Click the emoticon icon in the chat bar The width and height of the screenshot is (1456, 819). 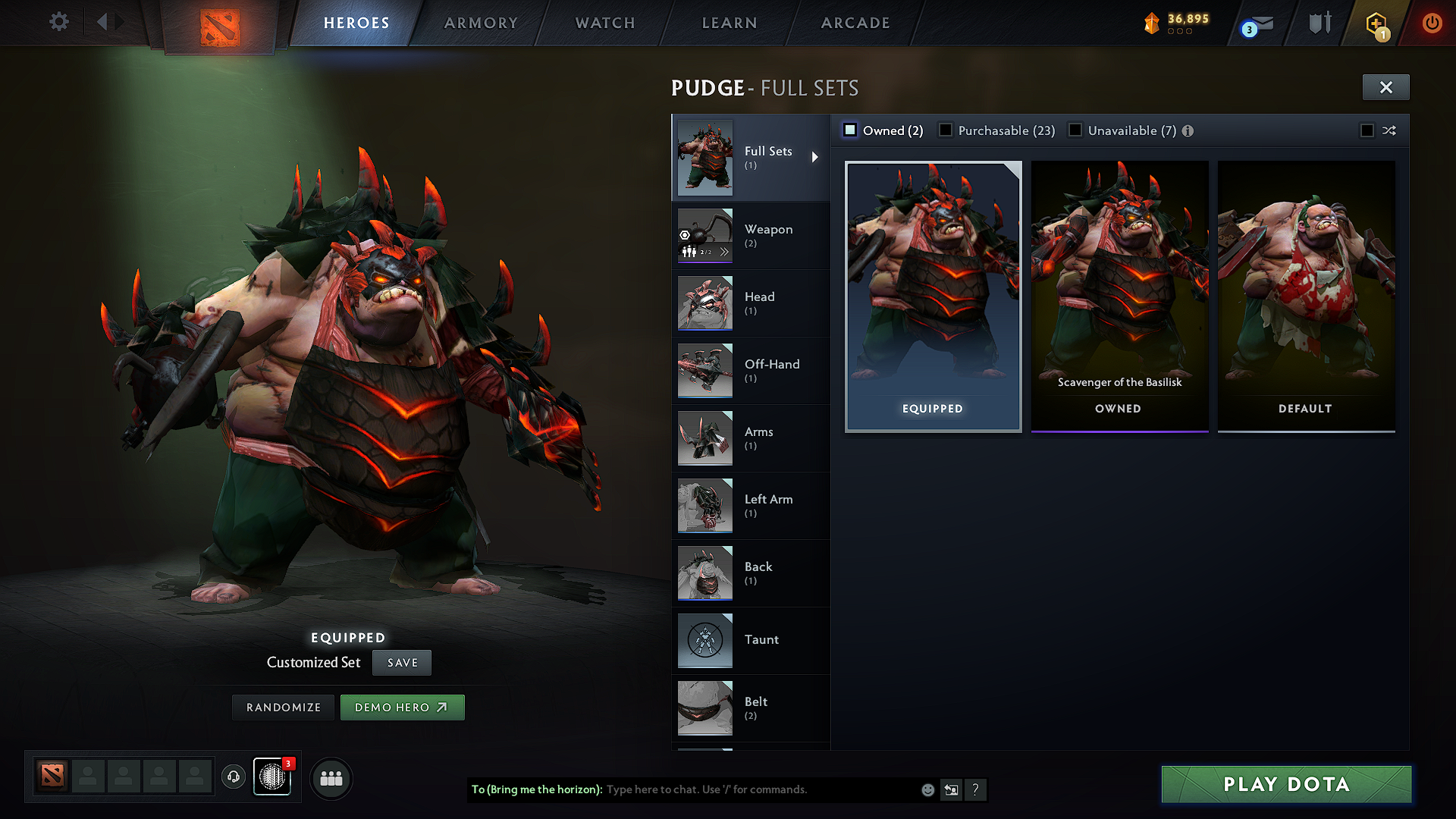tap(927, 789)
